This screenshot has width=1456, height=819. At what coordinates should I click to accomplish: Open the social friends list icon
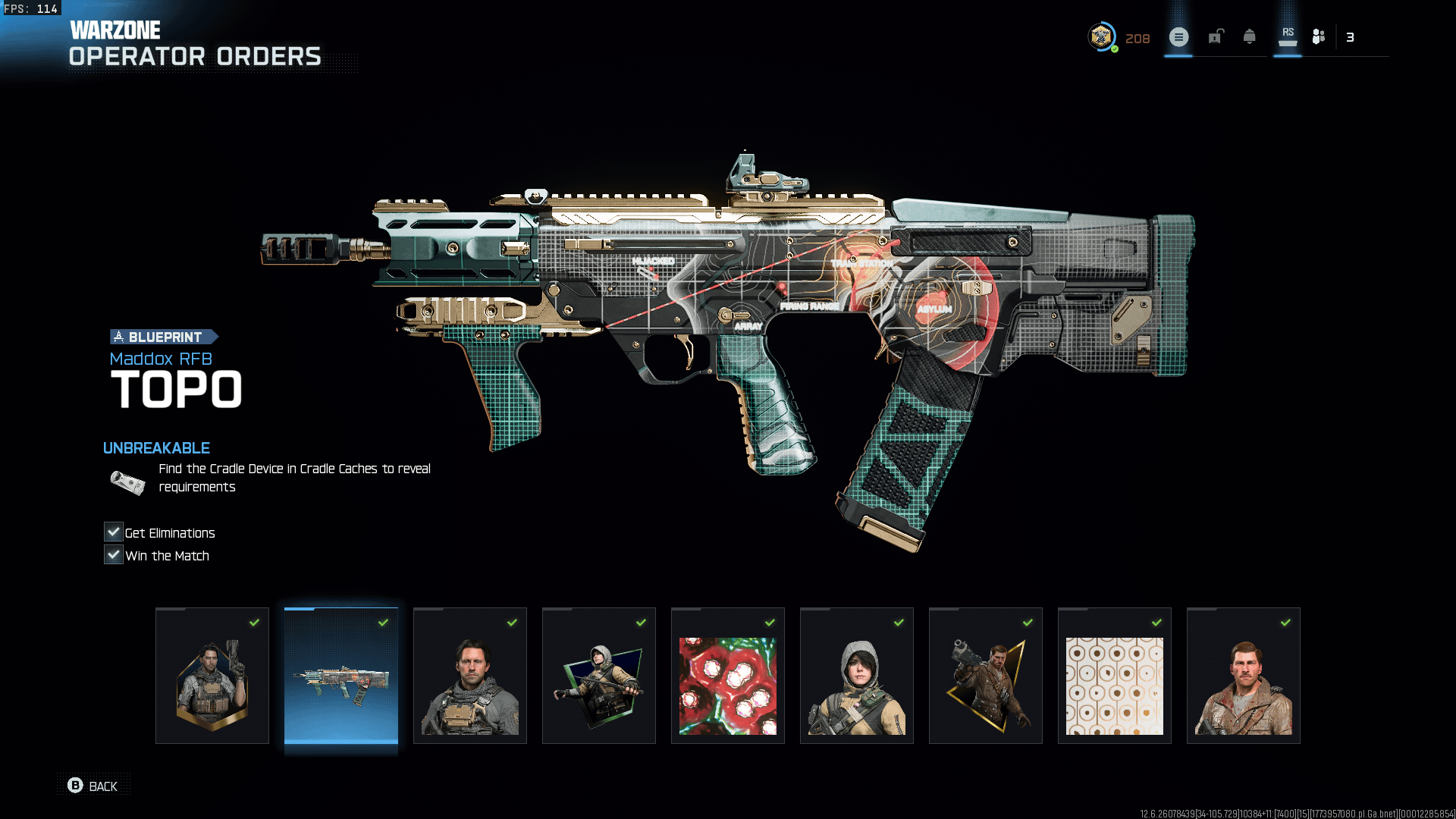click(x=1319, y=36)
